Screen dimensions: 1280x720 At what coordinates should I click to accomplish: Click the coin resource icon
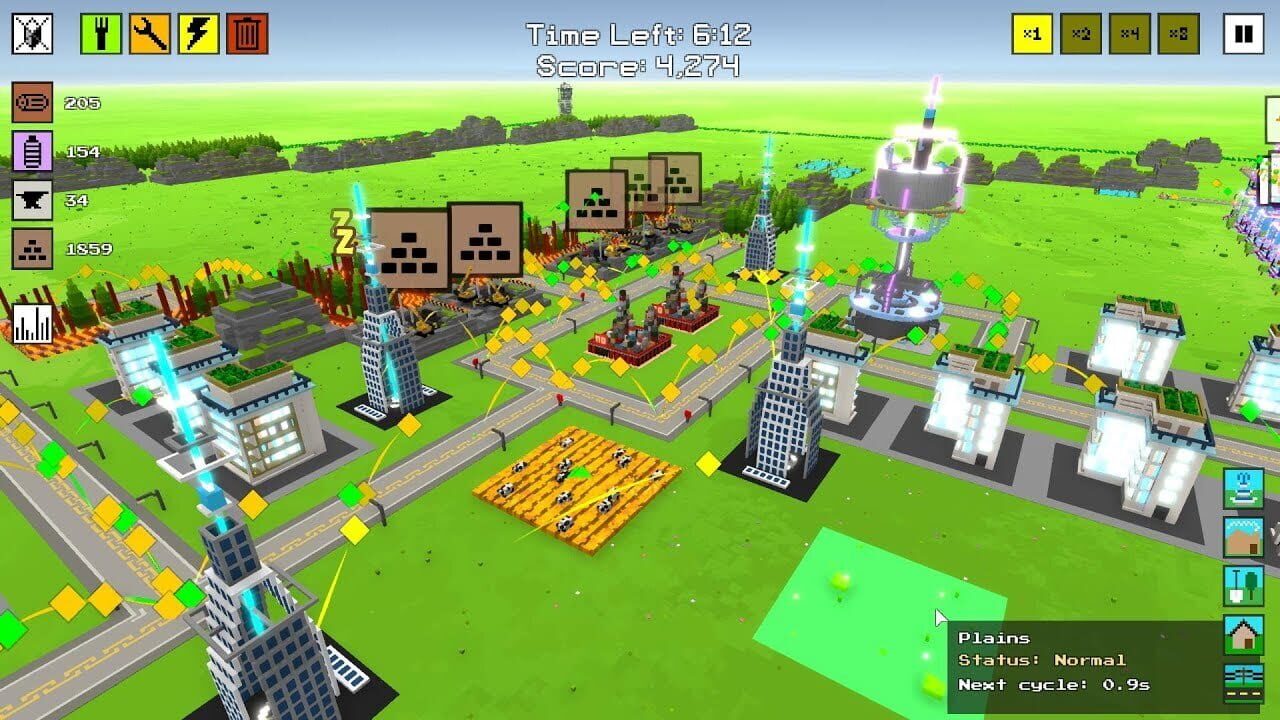pos(33,101)
